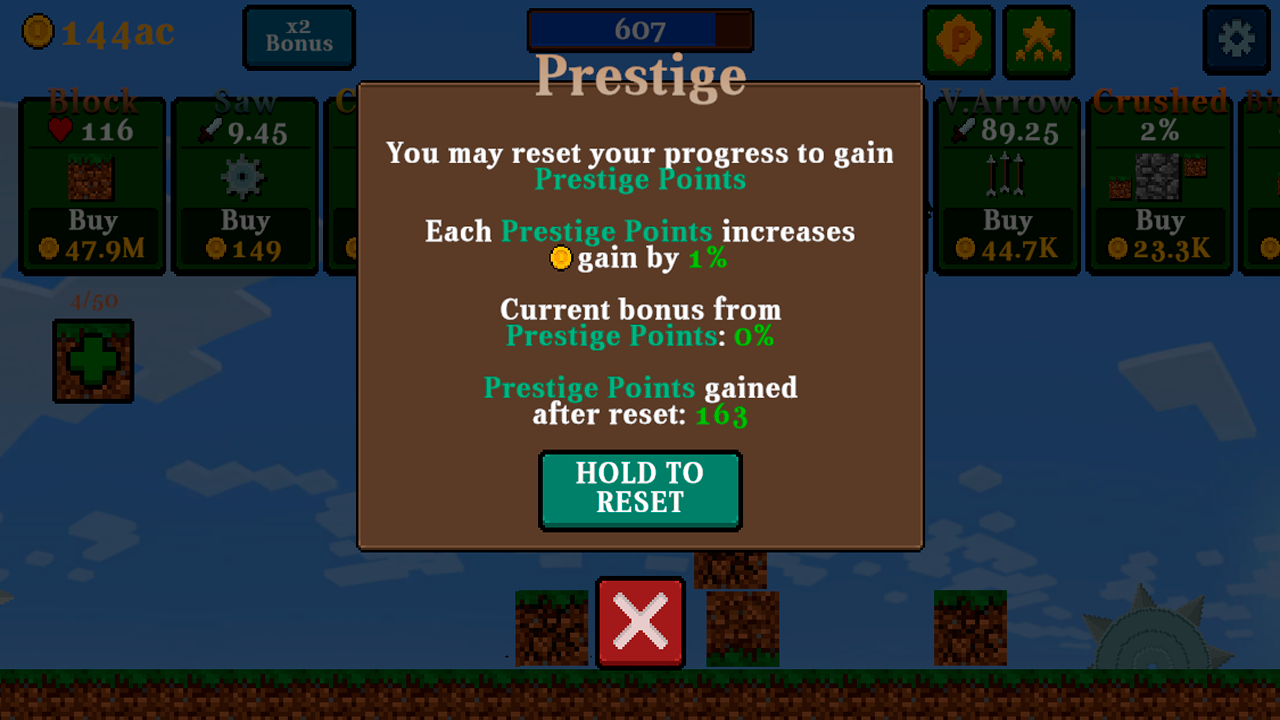Click the green plus health upgrade icon
Screen dimensions: 1280x720
click(x=92, y=360)
